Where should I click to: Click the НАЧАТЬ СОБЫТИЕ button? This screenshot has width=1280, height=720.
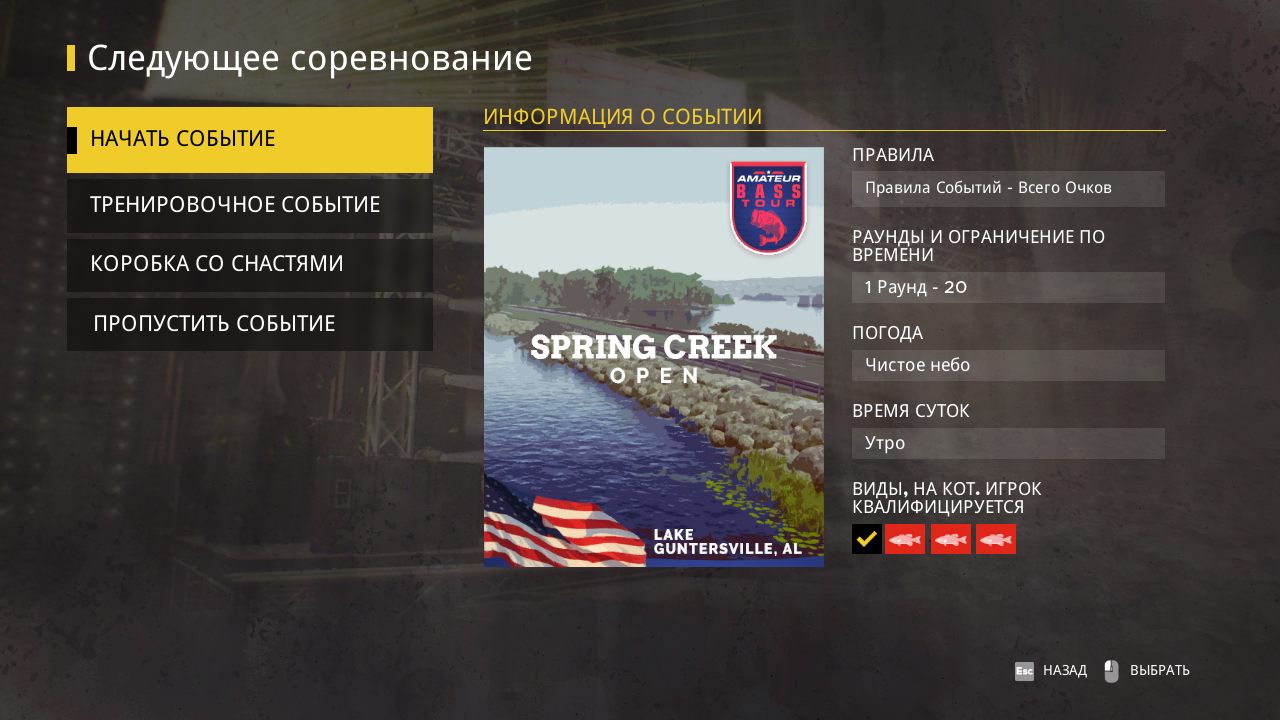(249, 140)
